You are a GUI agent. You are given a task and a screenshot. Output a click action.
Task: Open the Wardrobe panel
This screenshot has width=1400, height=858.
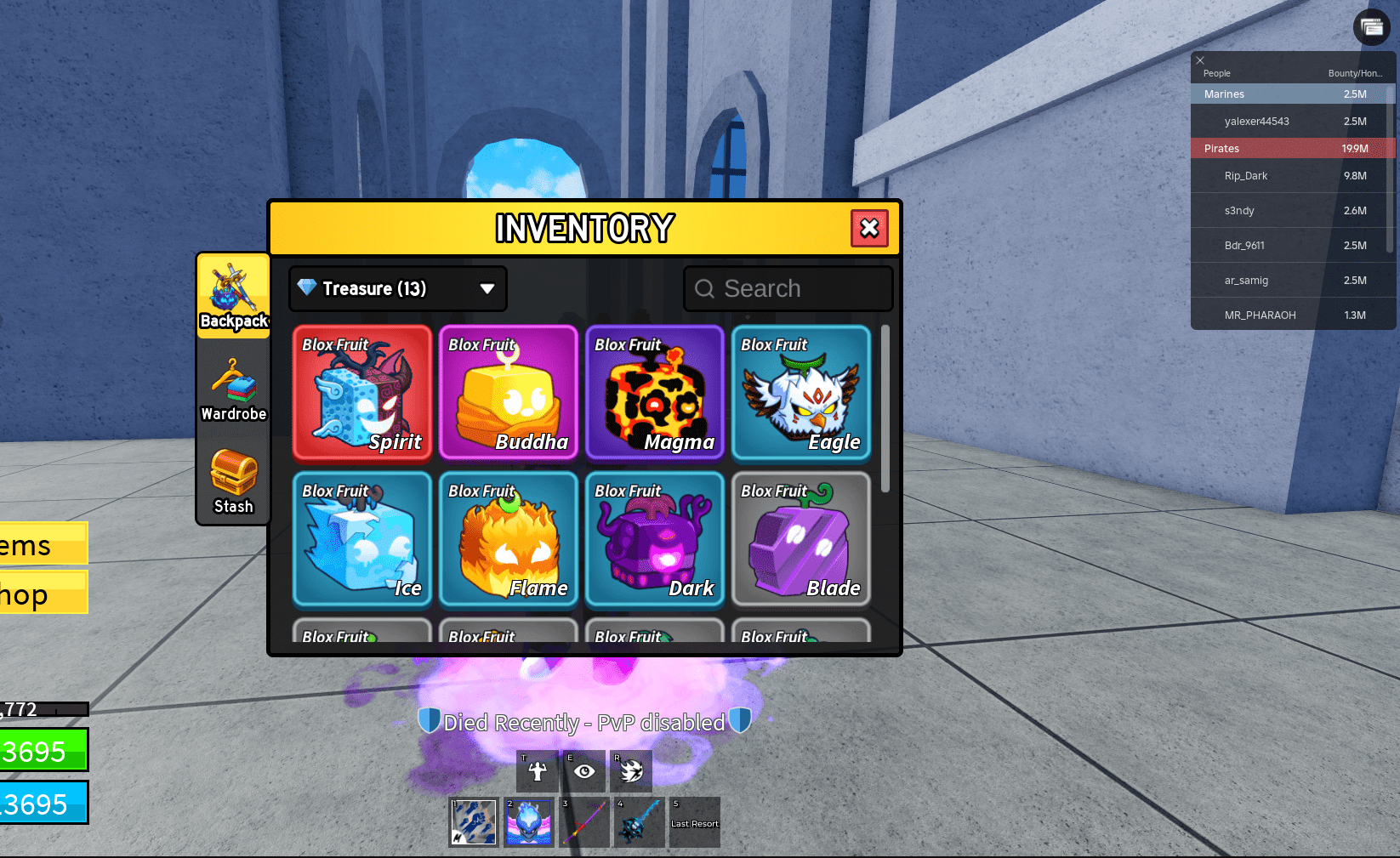(x=233, y=388)
